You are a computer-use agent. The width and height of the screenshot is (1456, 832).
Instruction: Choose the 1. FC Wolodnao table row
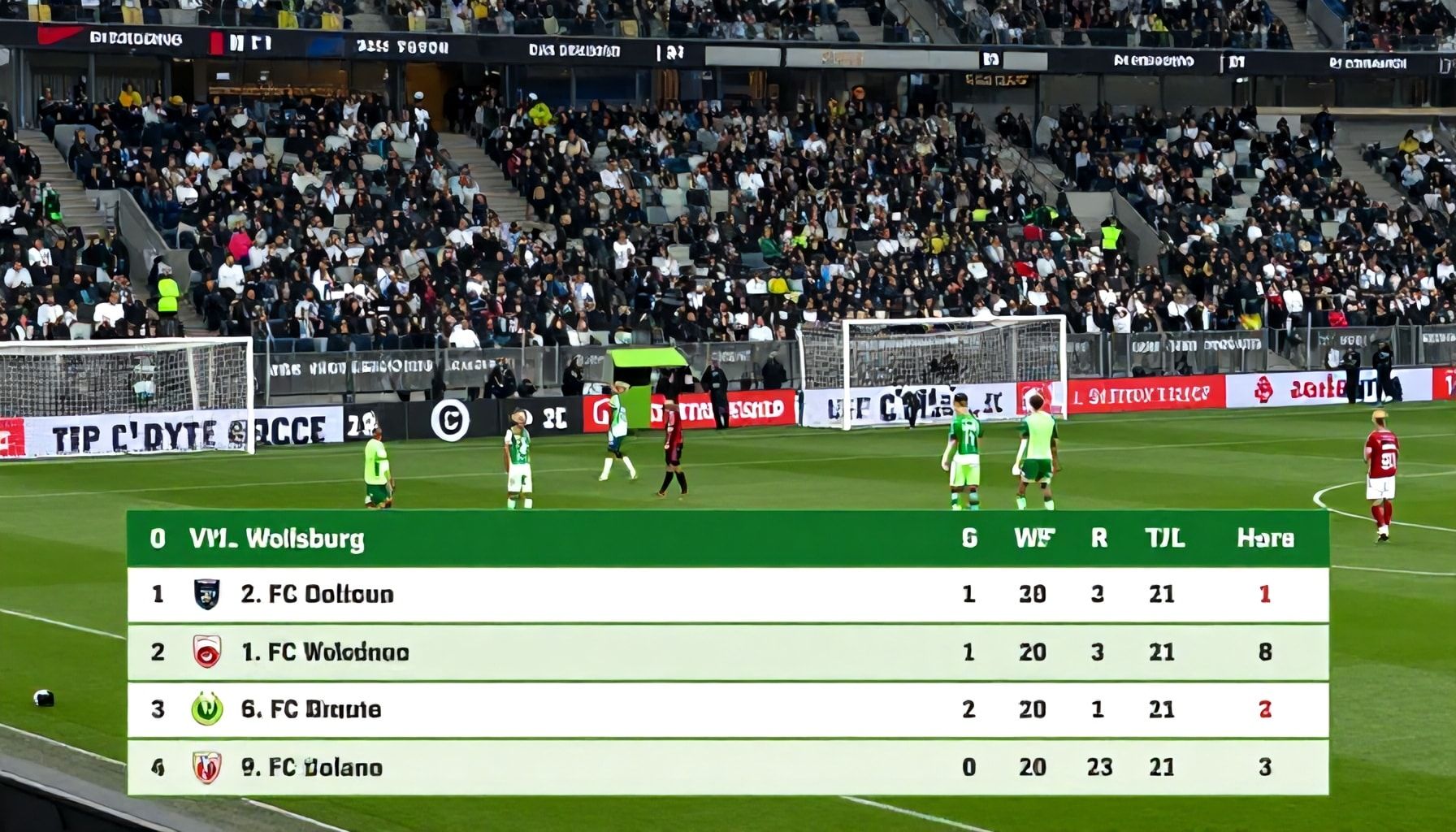point(727,652)
